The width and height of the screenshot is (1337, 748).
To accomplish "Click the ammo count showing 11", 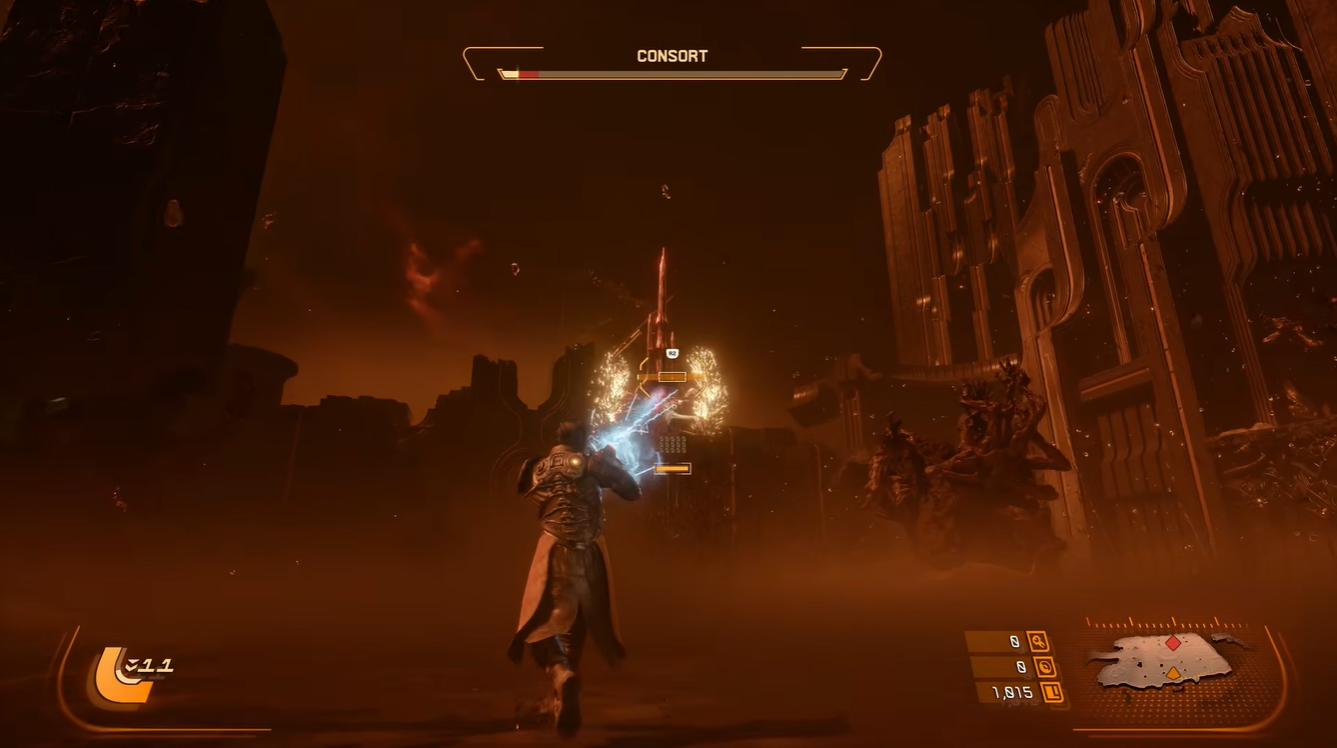I will pyautogui.click(x=154, y=665).
